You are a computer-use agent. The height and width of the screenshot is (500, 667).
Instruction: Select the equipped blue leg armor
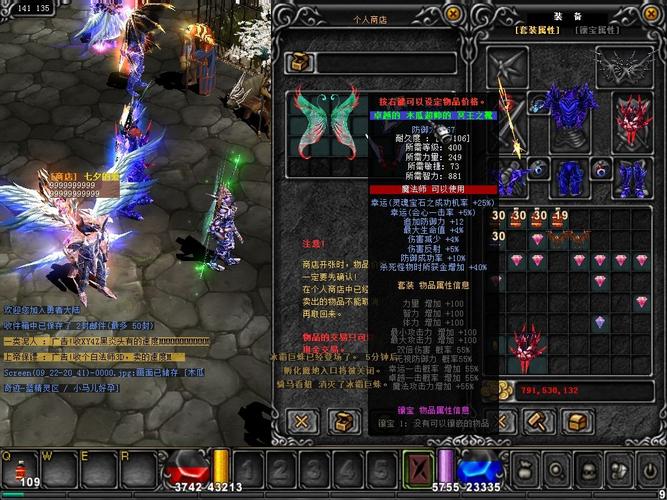[x=570, y=181]
